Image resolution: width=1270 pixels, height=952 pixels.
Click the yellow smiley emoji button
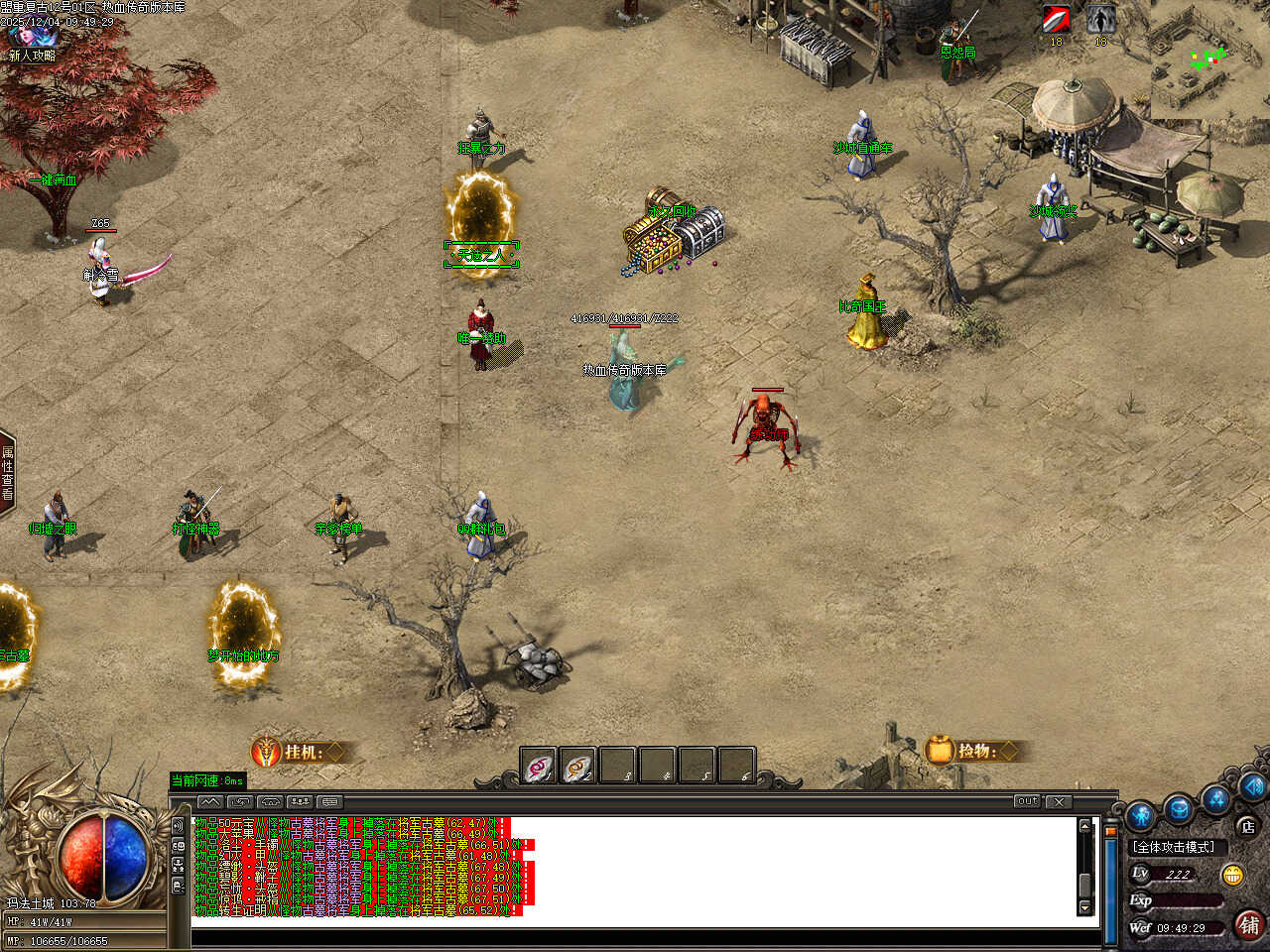tap(1233, 875)
